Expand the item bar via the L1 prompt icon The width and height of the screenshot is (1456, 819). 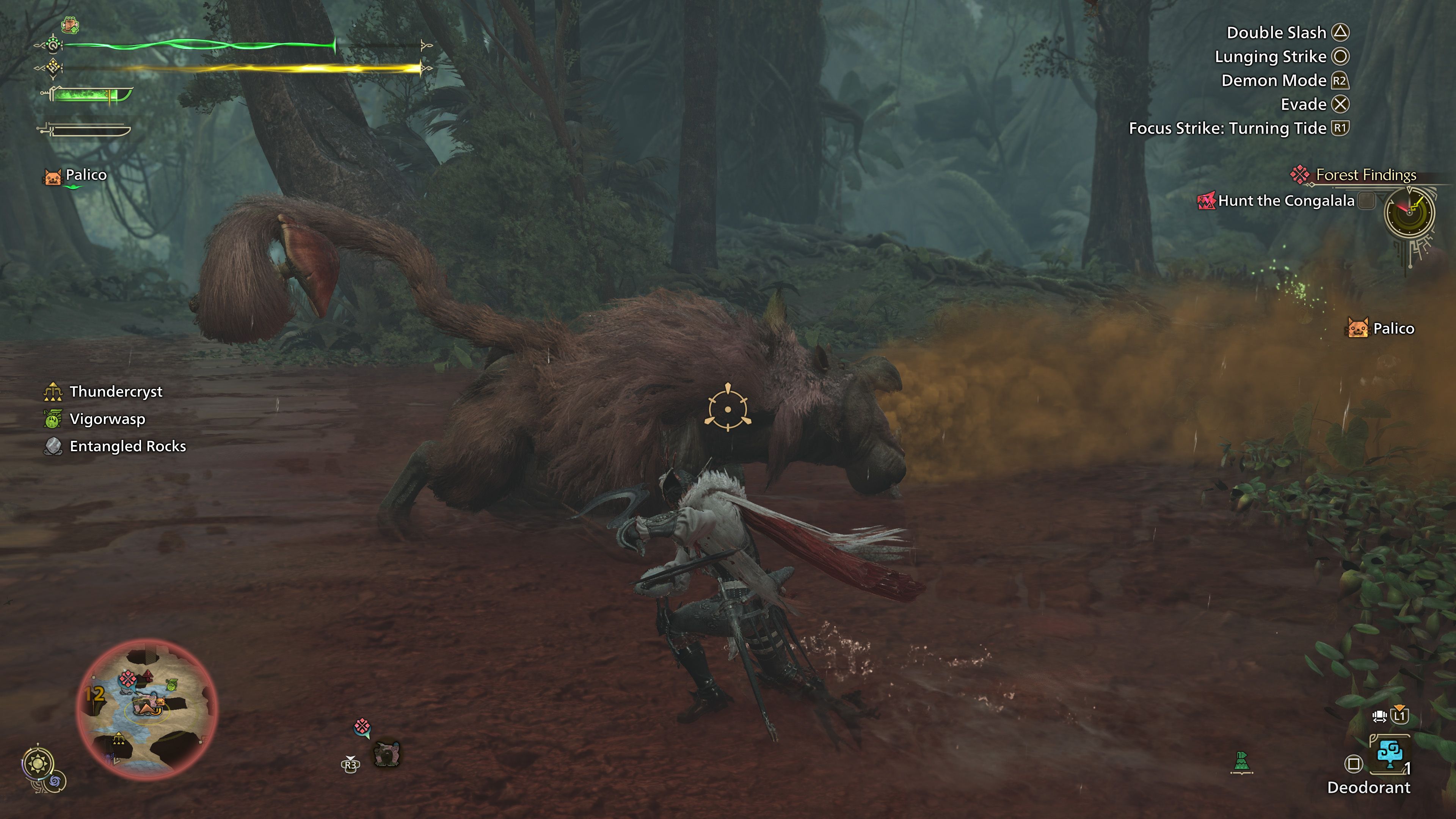pos(1400,715)
